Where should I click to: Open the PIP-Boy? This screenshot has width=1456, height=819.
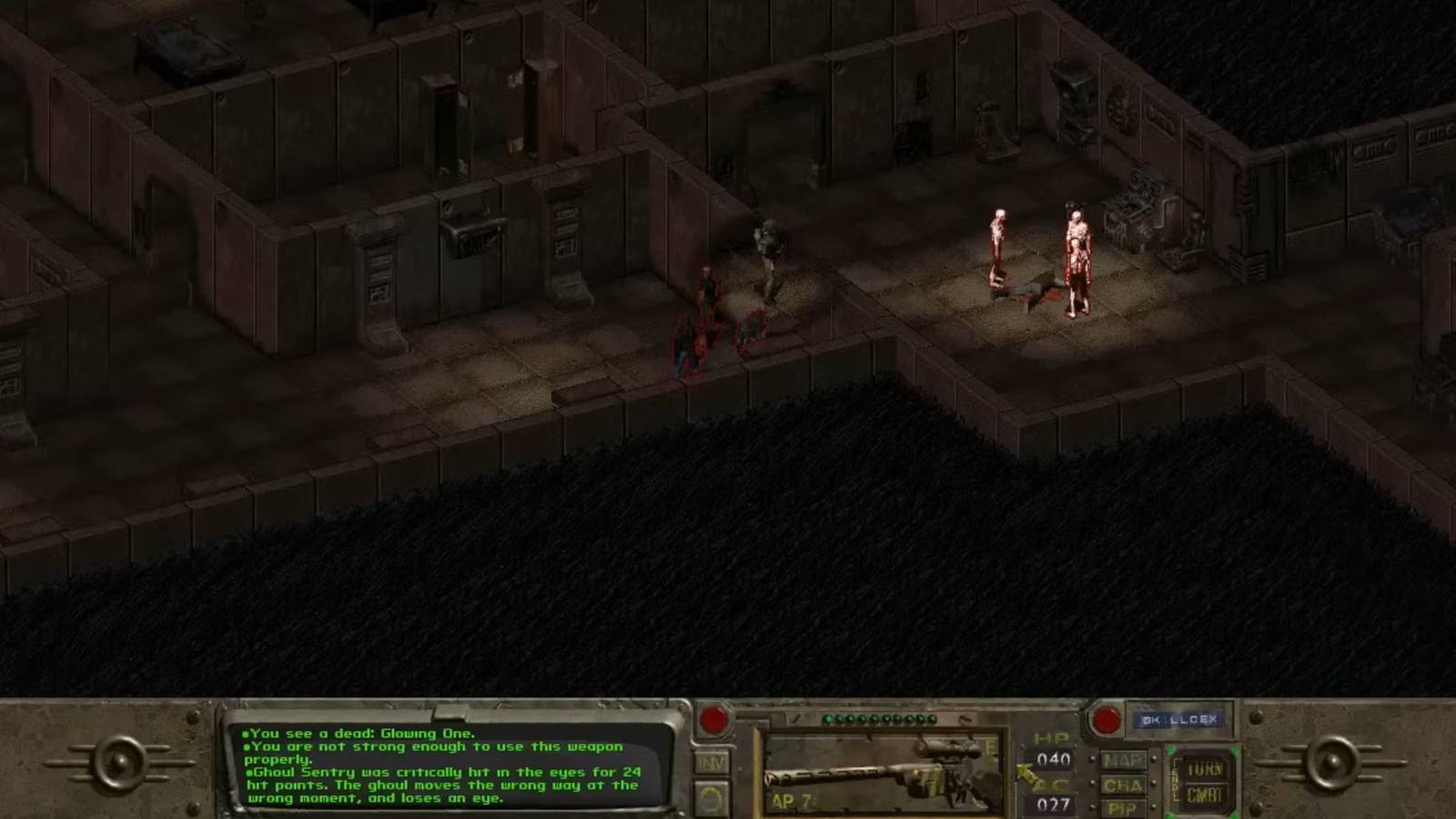click(x=1121, y=806)
